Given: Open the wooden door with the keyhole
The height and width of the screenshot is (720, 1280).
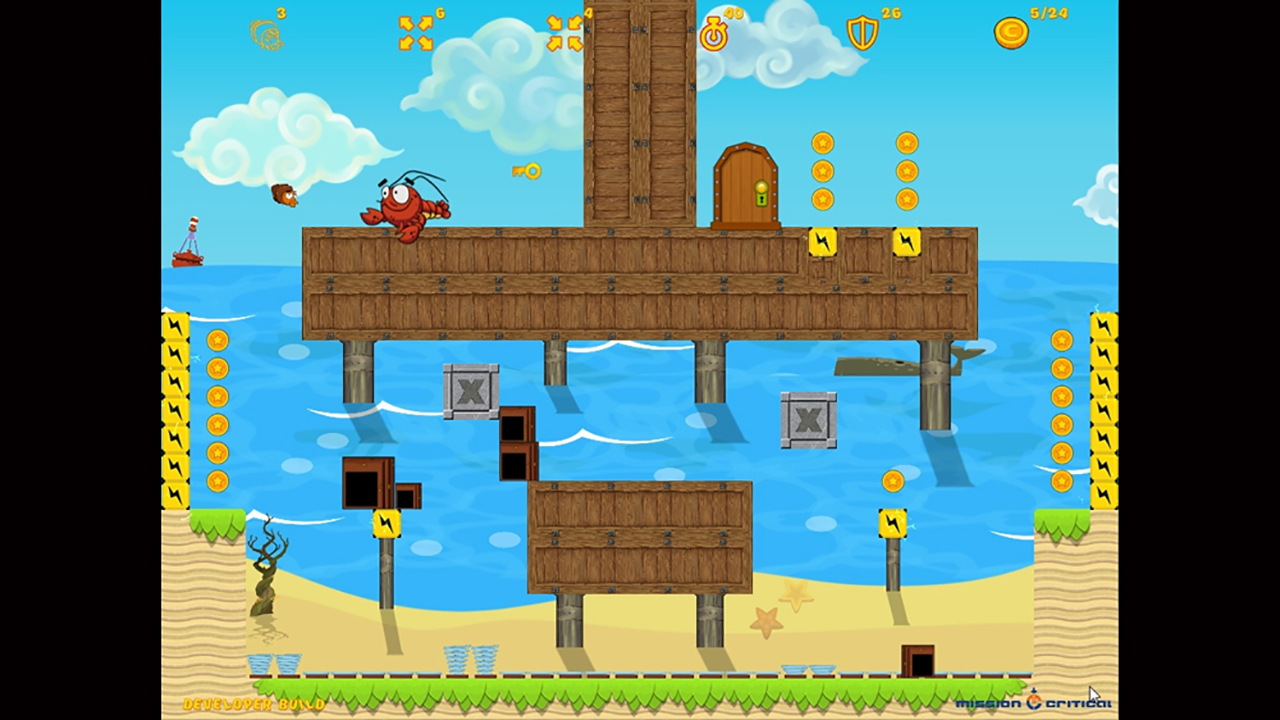Looking at the screenshot, I should tap(748, 185).
